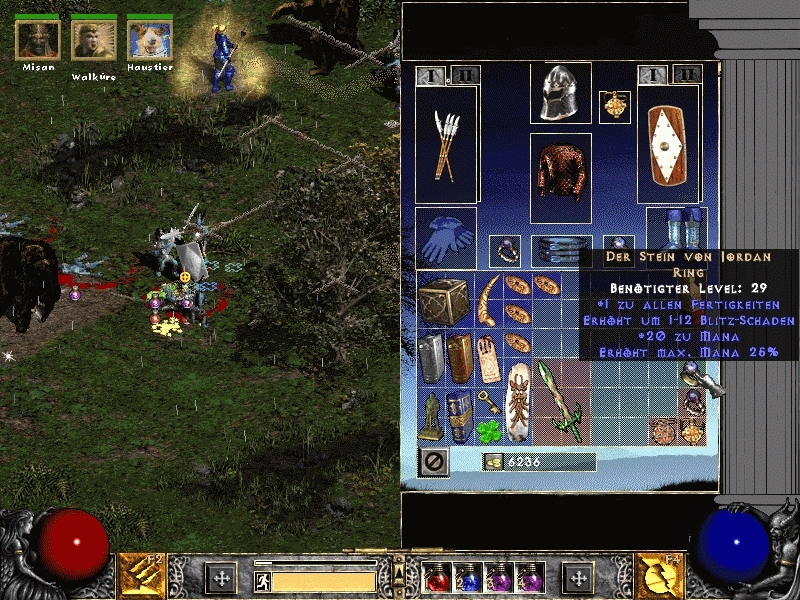Click the equipped helmet slot
Image resolution: width=800 pixels, height=600 pixels.
click(560, 93)
